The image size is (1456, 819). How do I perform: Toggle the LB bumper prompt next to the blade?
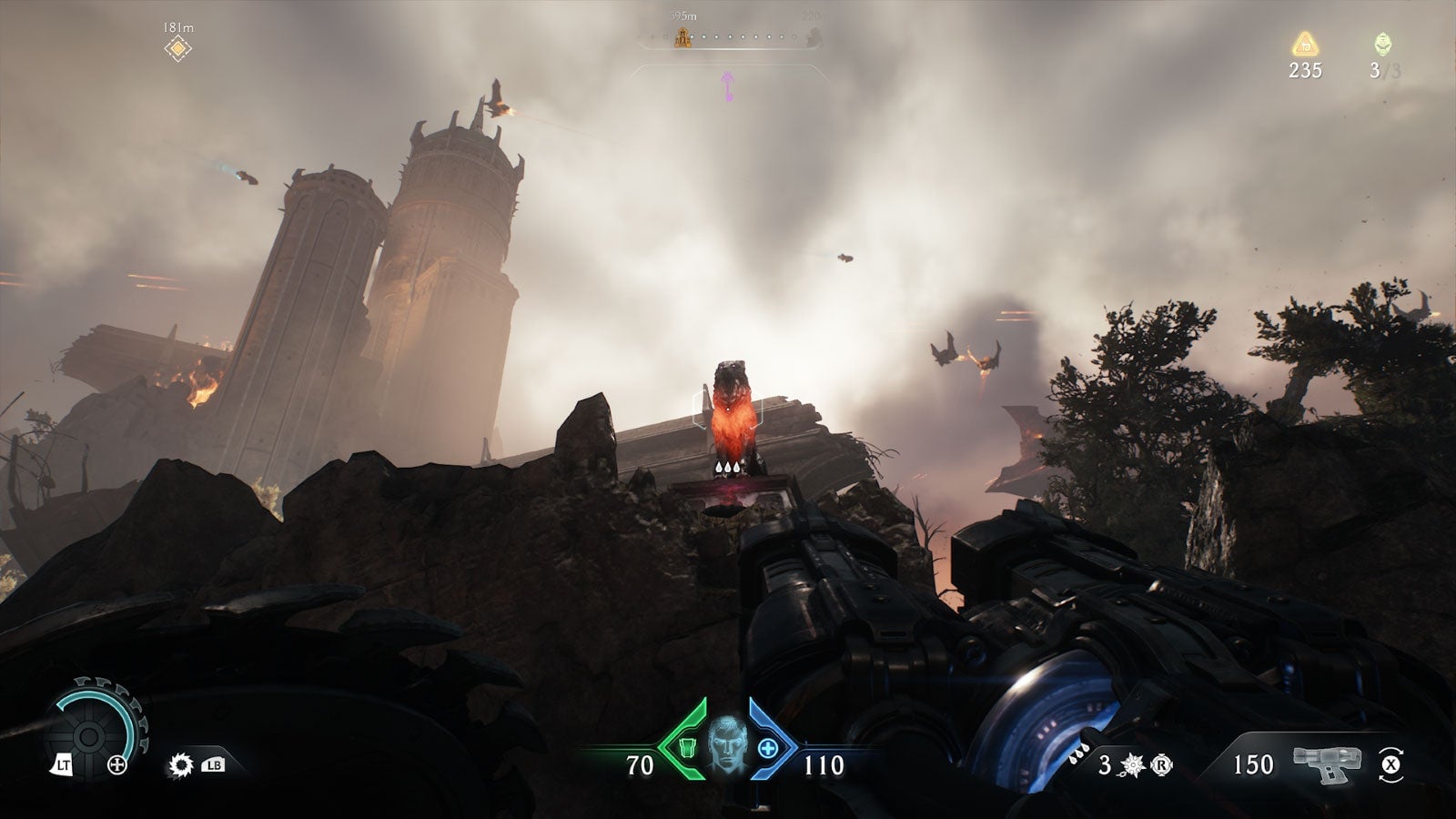[214, 766]
